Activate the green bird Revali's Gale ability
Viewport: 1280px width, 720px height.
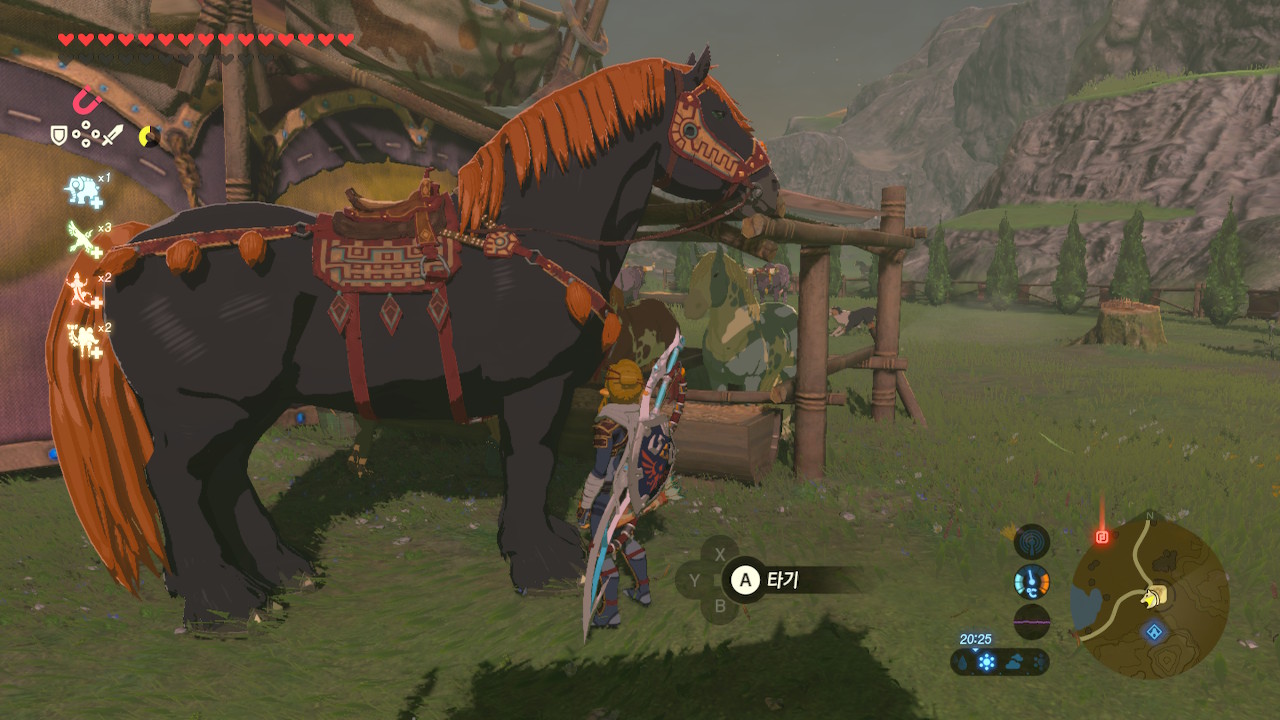pos(82,238)
